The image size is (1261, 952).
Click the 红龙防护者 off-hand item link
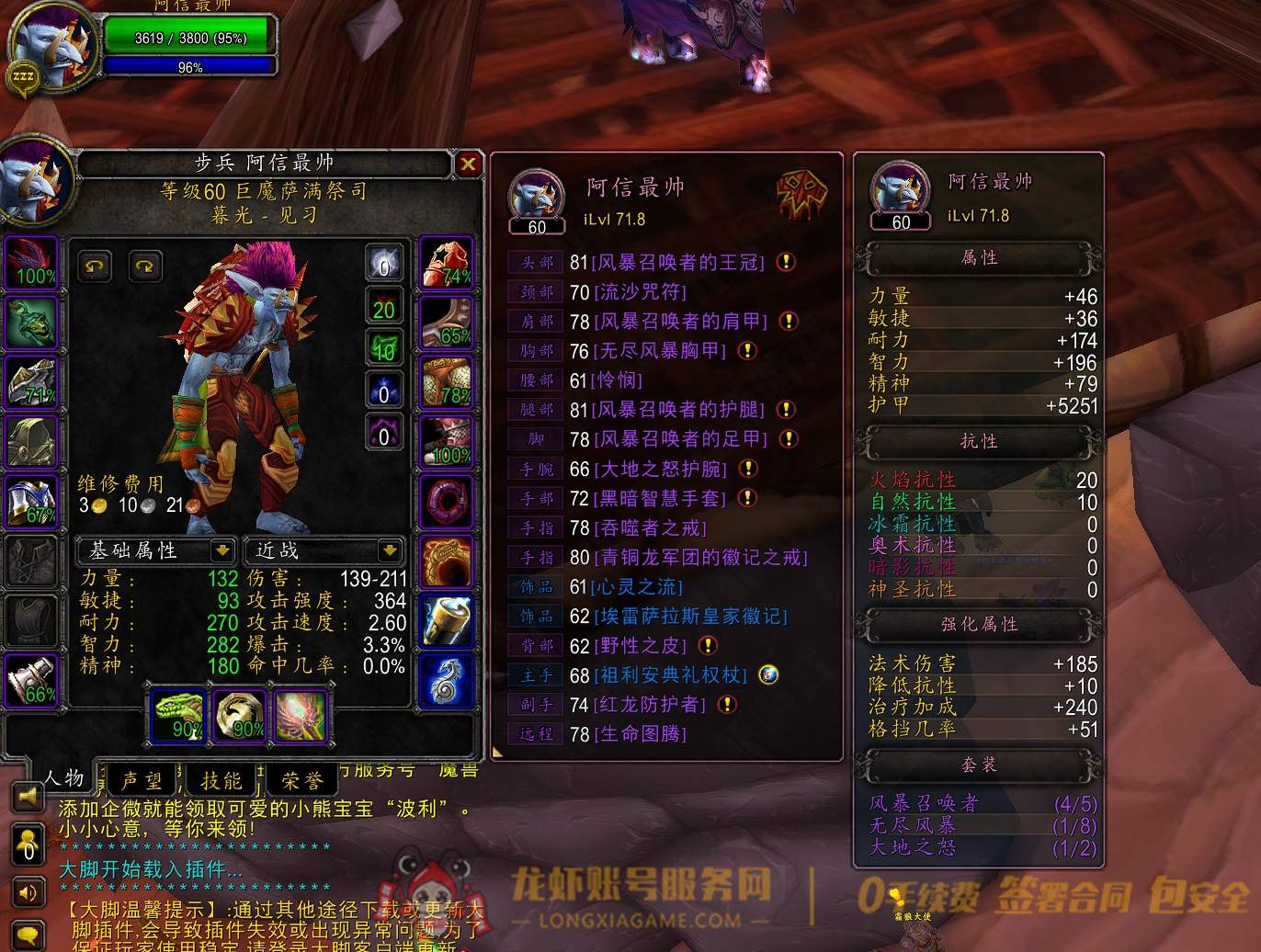pyautogui.click(x=650, y=705)
